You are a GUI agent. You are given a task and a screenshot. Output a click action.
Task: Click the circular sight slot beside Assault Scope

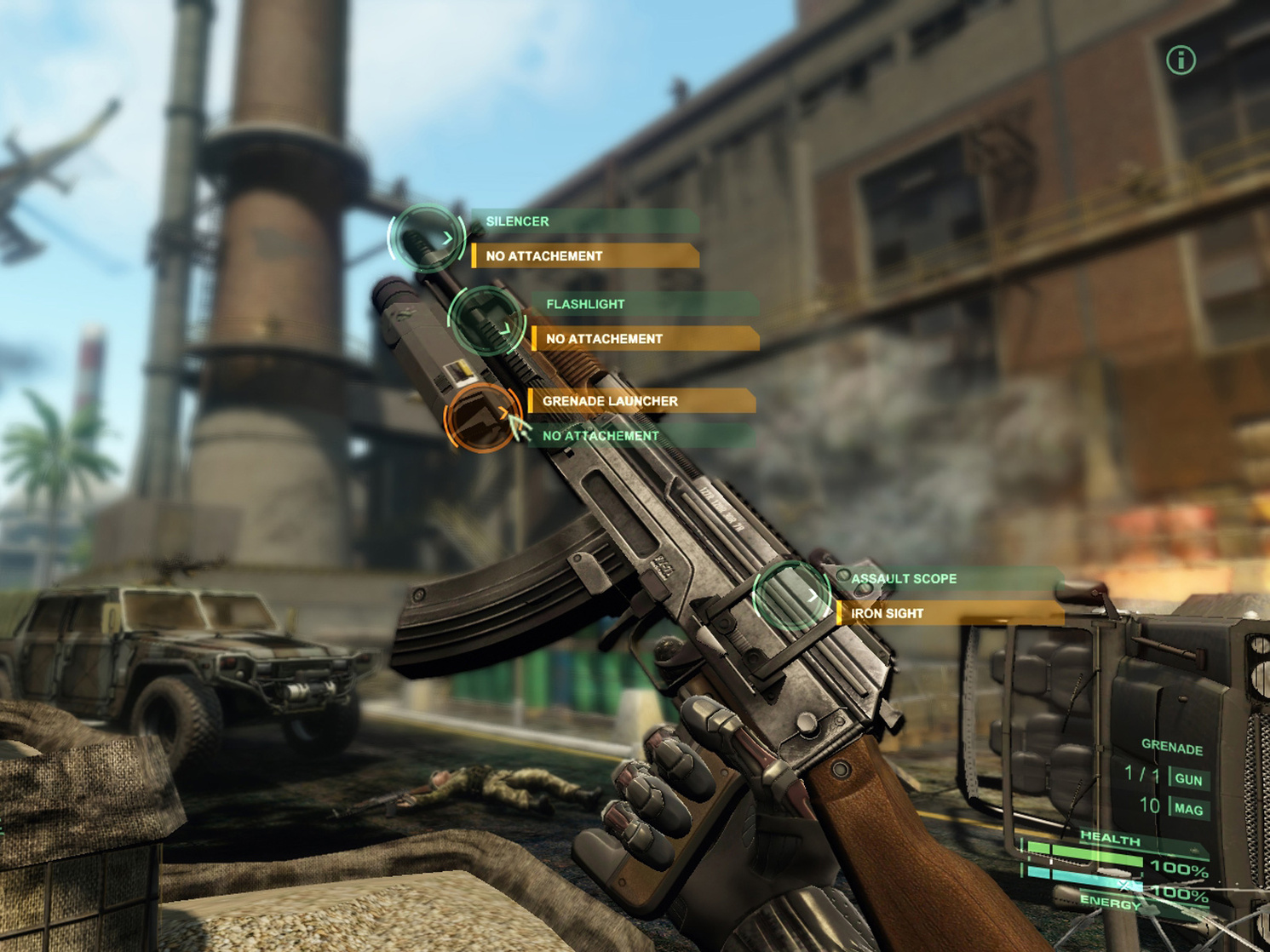(x=791, y=595)
